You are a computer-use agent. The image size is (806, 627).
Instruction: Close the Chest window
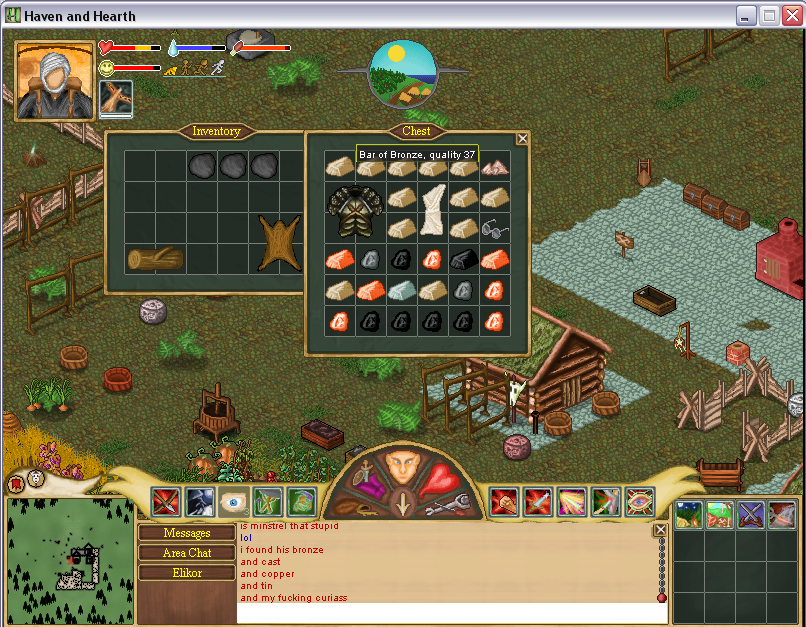click(x=522, y=139)
